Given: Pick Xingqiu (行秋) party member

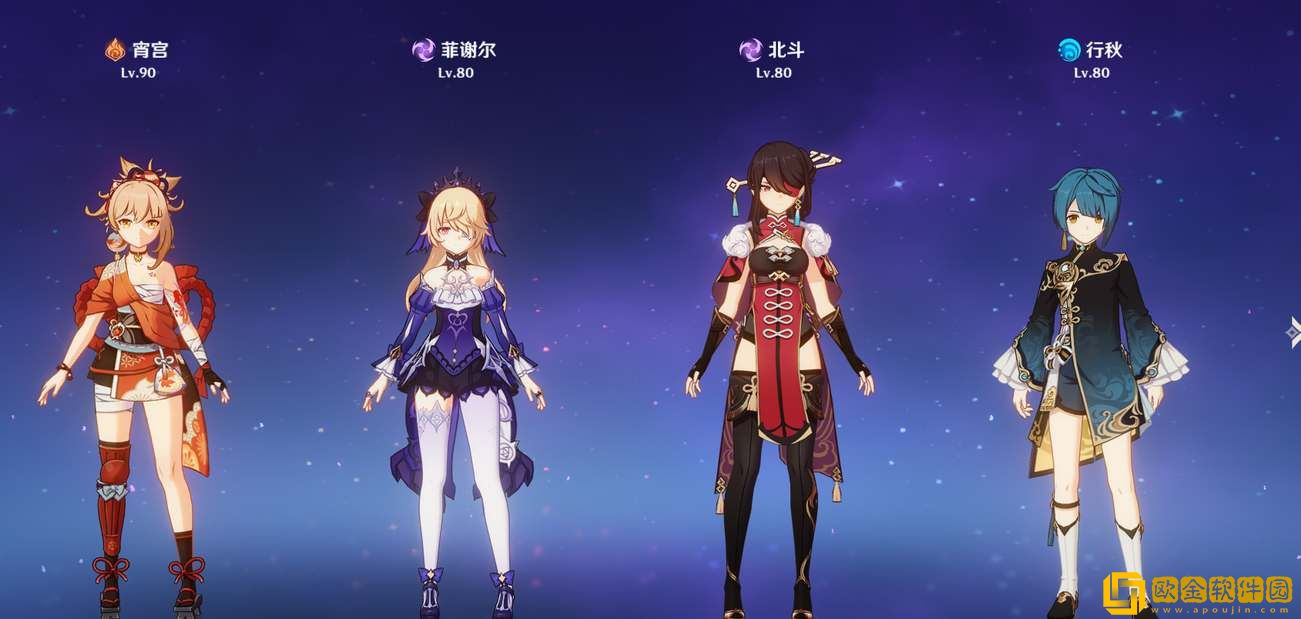Looking at the screenshot, I should tap(1090, 380).
